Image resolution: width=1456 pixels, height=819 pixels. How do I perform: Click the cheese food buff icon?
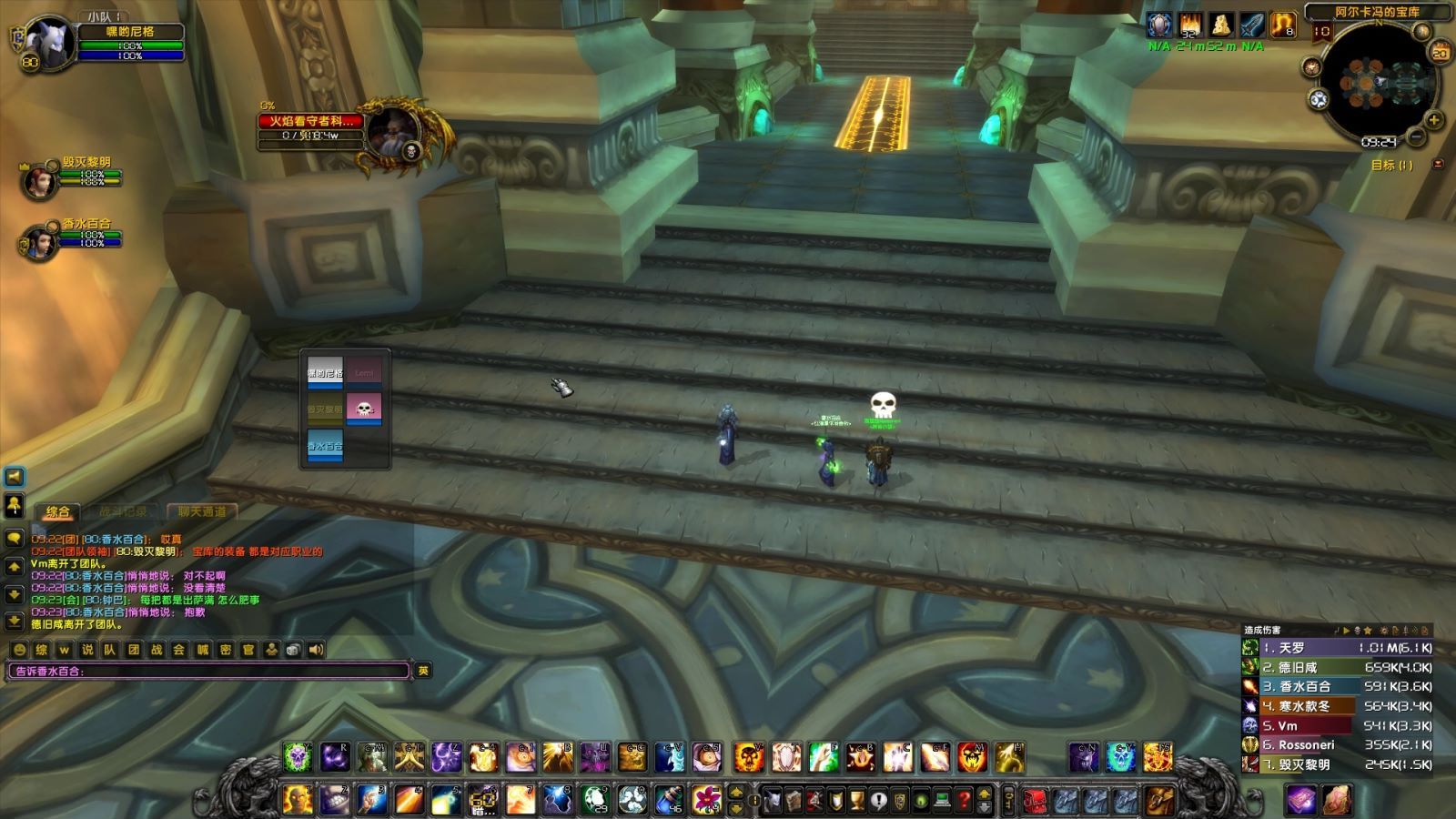tap(1221, 25)
